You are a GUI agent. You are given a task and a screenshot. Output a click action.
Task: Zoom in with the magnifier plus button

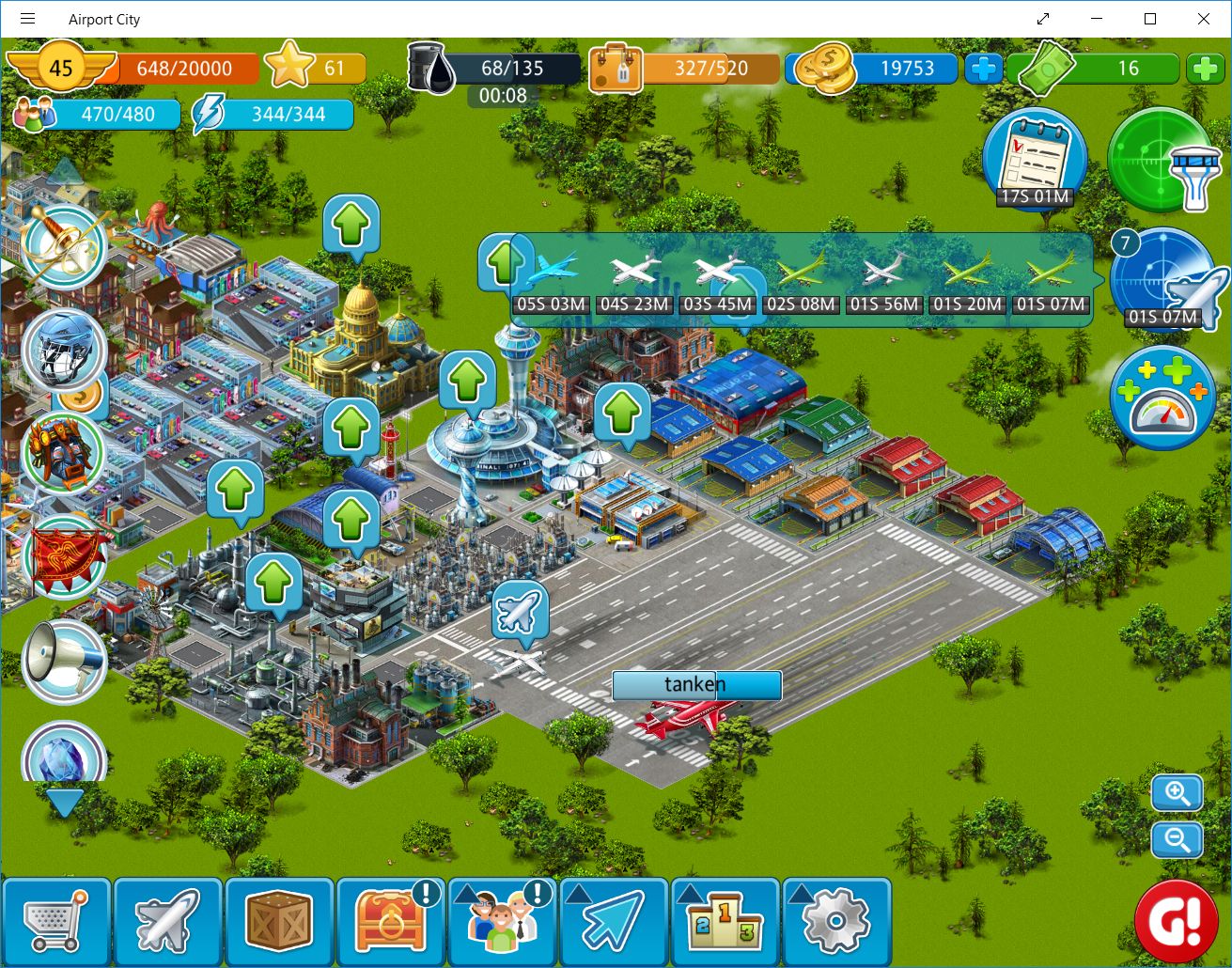coord(1177,793)
